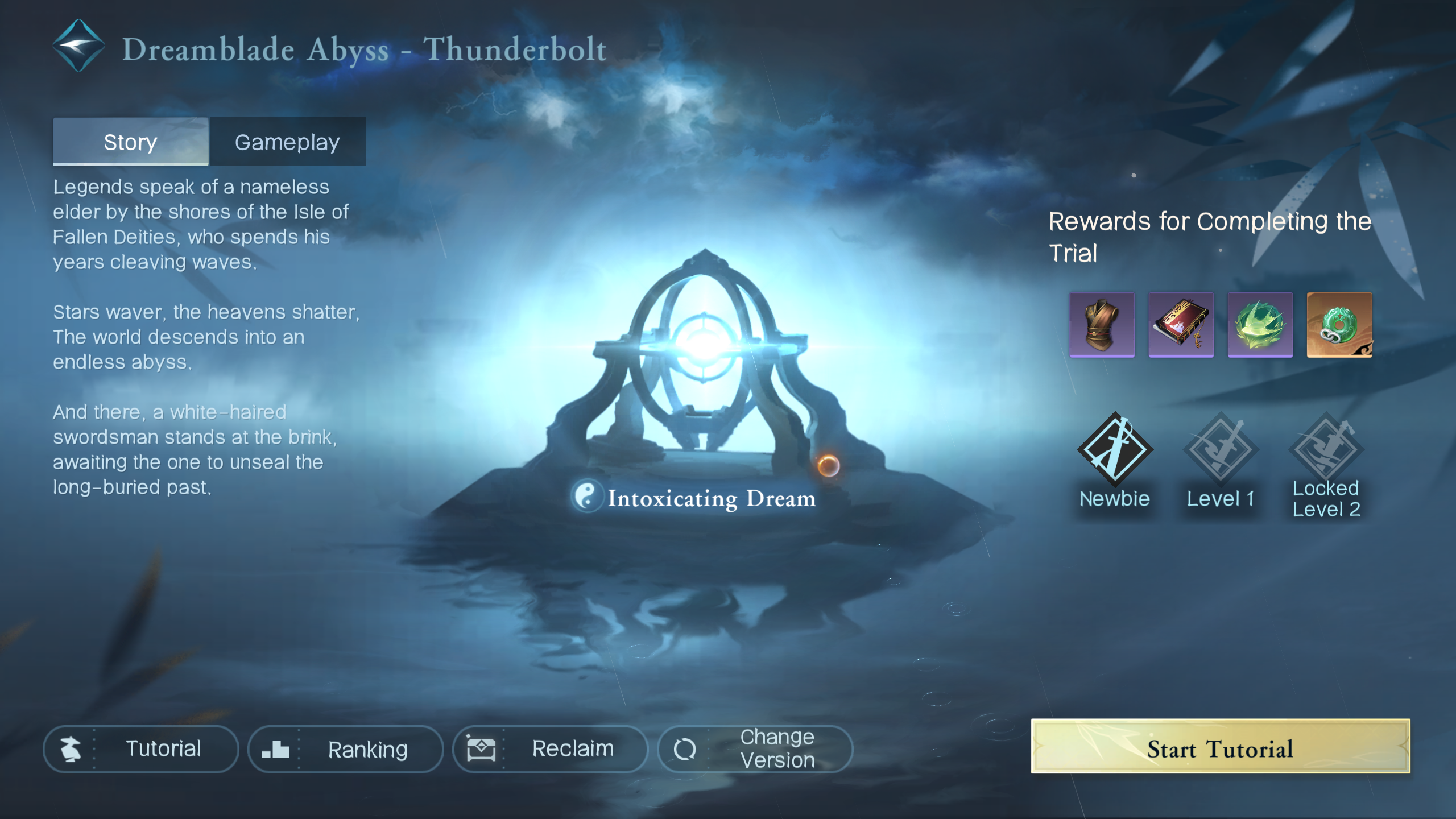Image resolution: width=1456 pixels, height=819 pixels.
Task: Click the red skill book reward icon
Action: coord(1181,325)
